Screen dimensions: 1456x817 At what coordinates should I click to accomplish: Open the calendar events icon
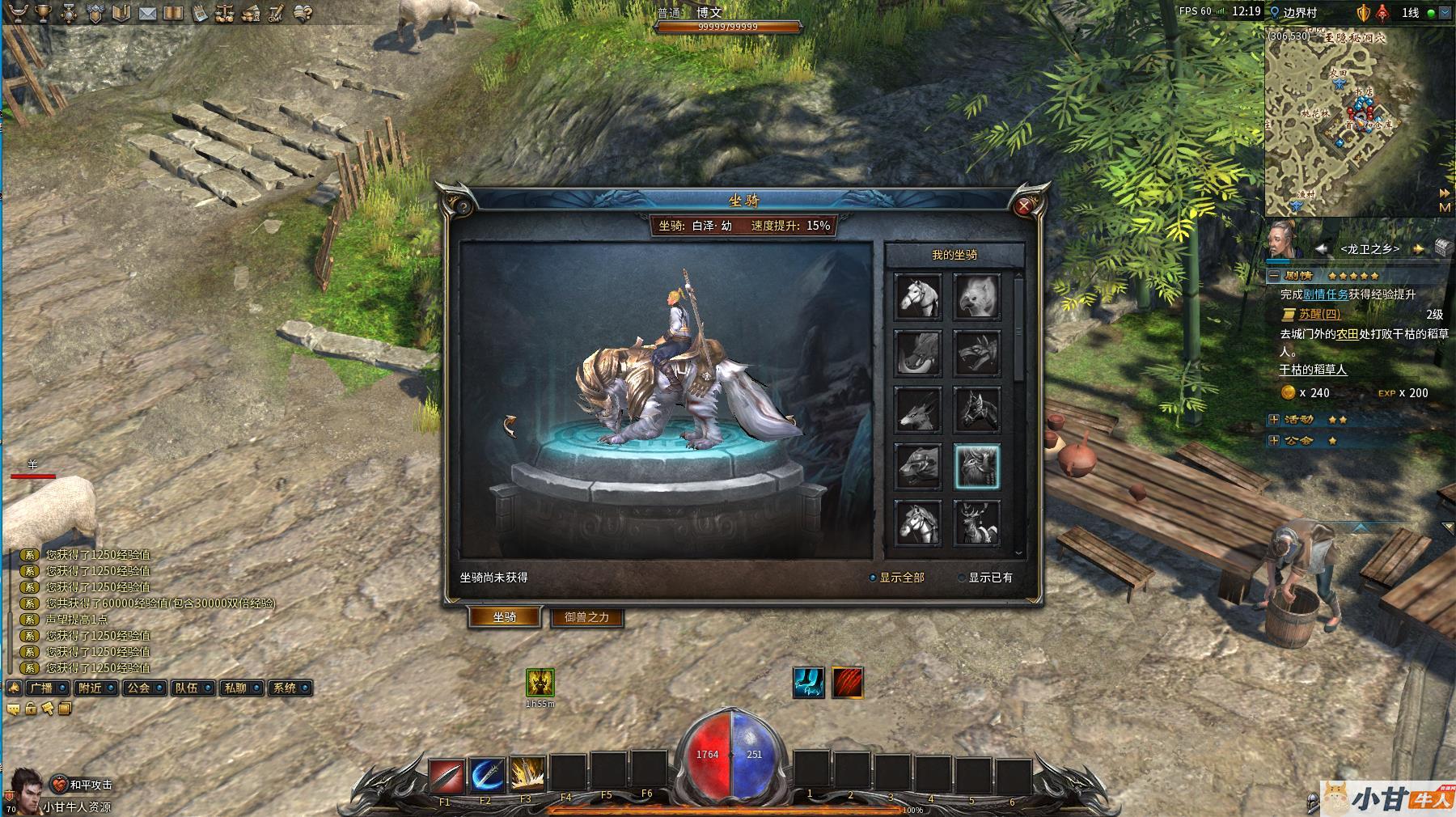[199, 13]
